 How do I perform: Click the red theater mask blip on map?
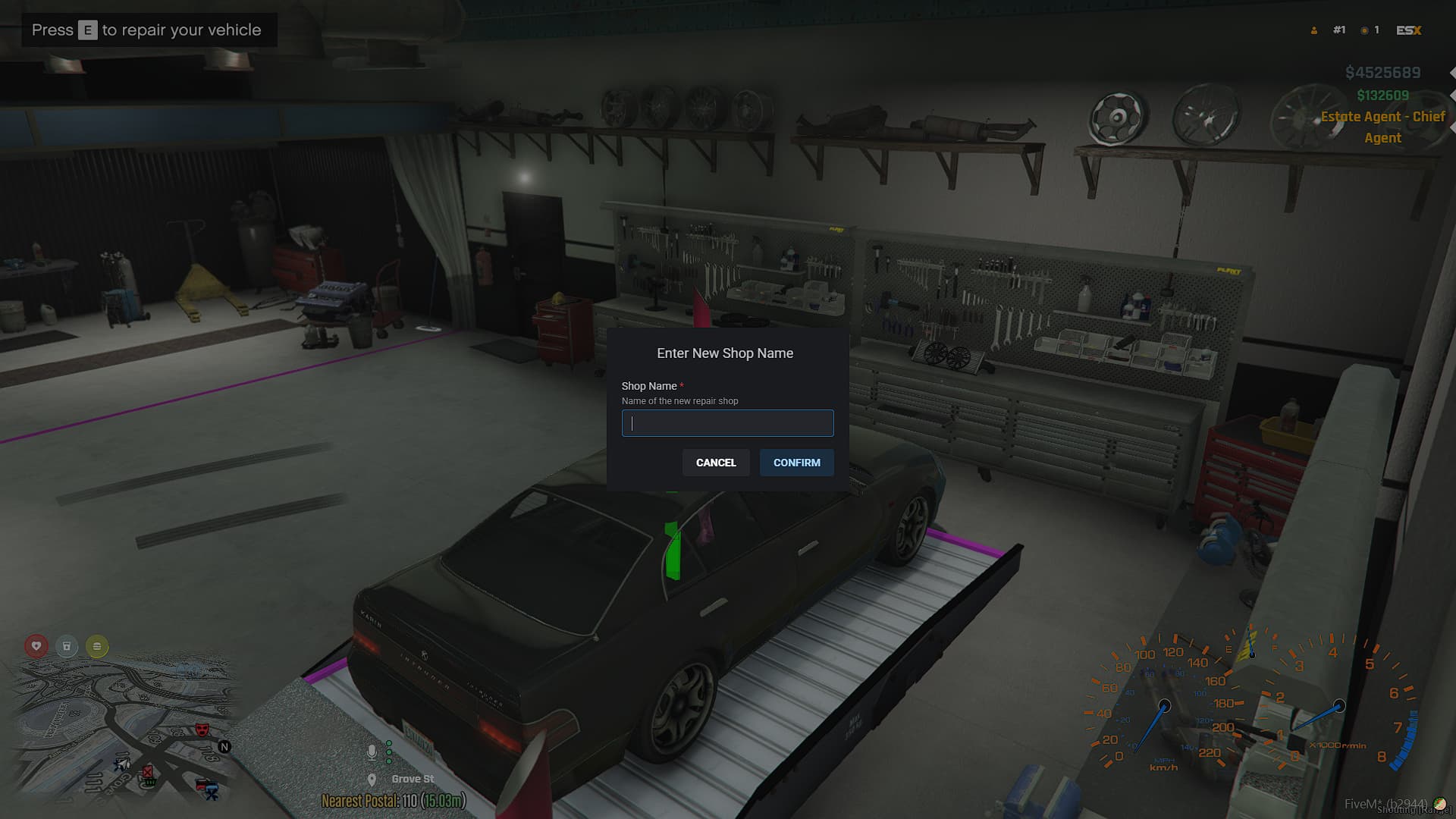coord(202,730)
